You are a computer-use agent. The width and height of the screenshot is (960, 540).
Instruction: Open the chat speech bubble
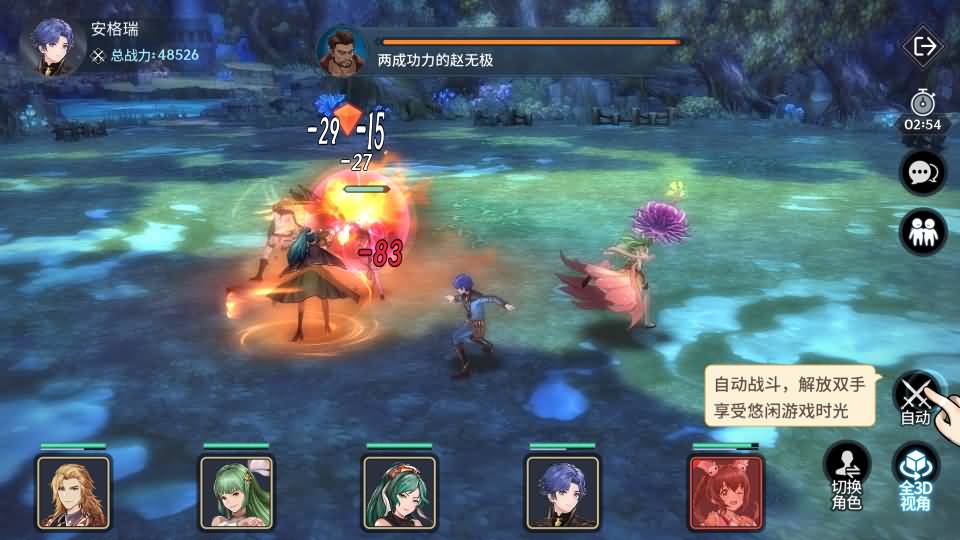(922, 173)
